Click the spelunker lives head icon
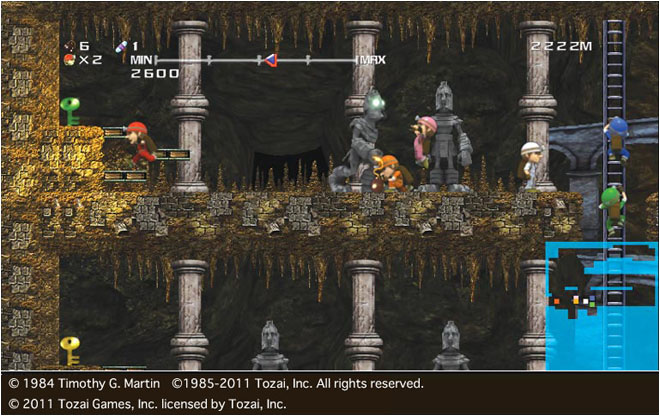Screen dimensions: 660x416 tap(69, 60)
